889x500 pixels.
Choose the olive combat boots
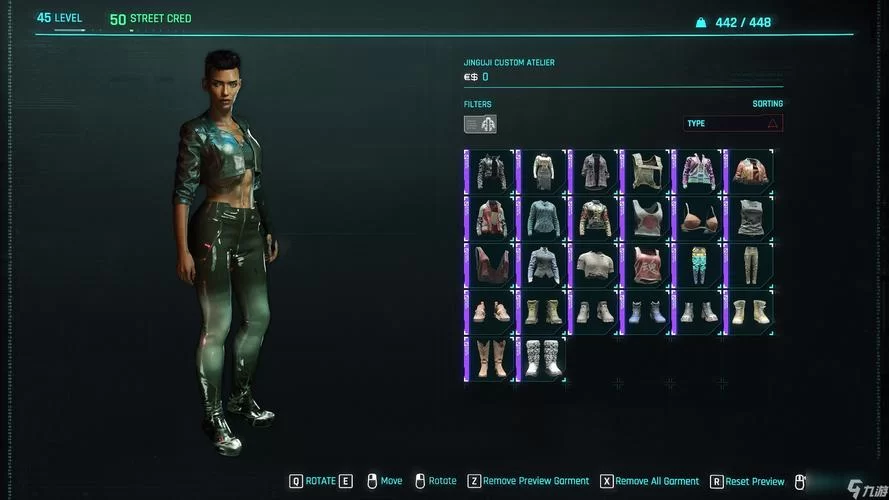(543, 312)
